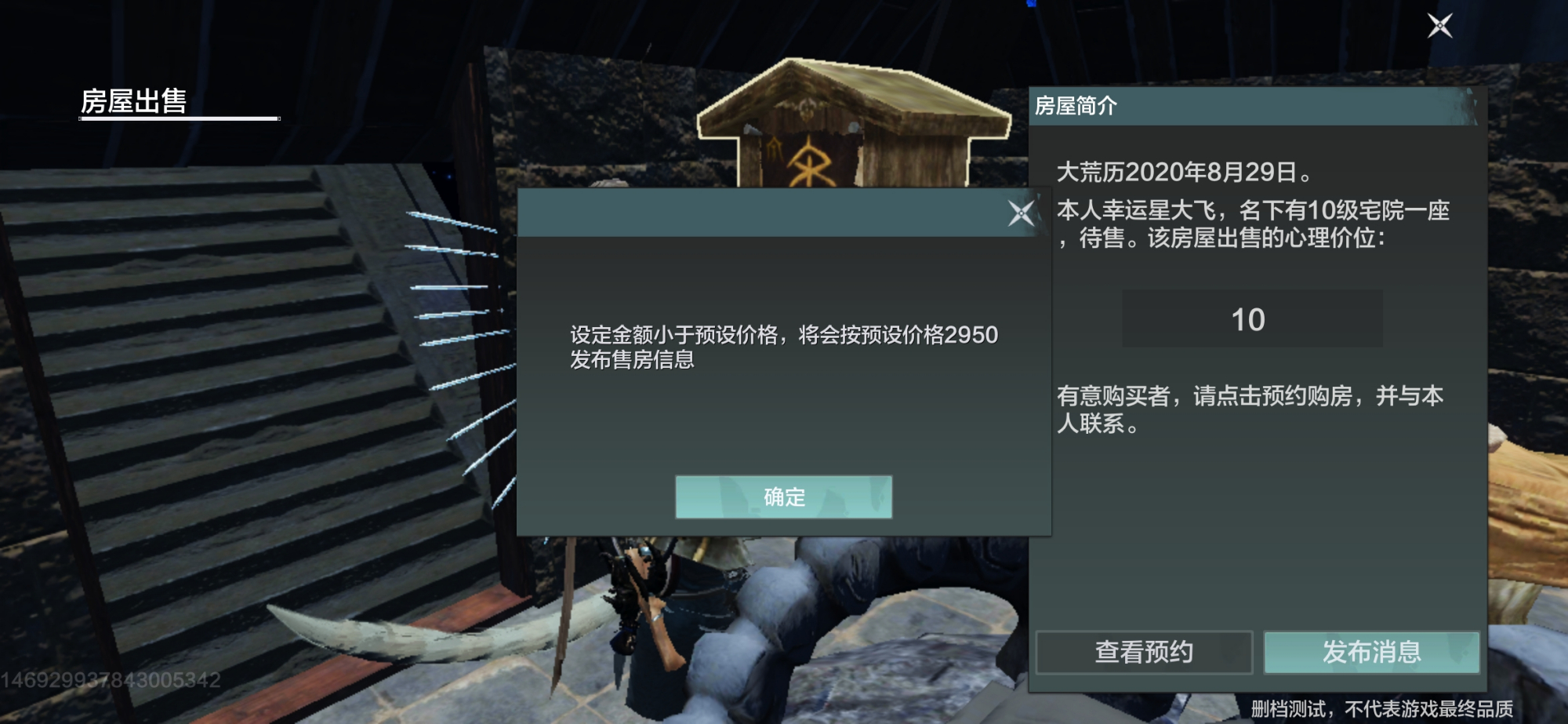Click the asking price field showing 10

click(1252, 318)
